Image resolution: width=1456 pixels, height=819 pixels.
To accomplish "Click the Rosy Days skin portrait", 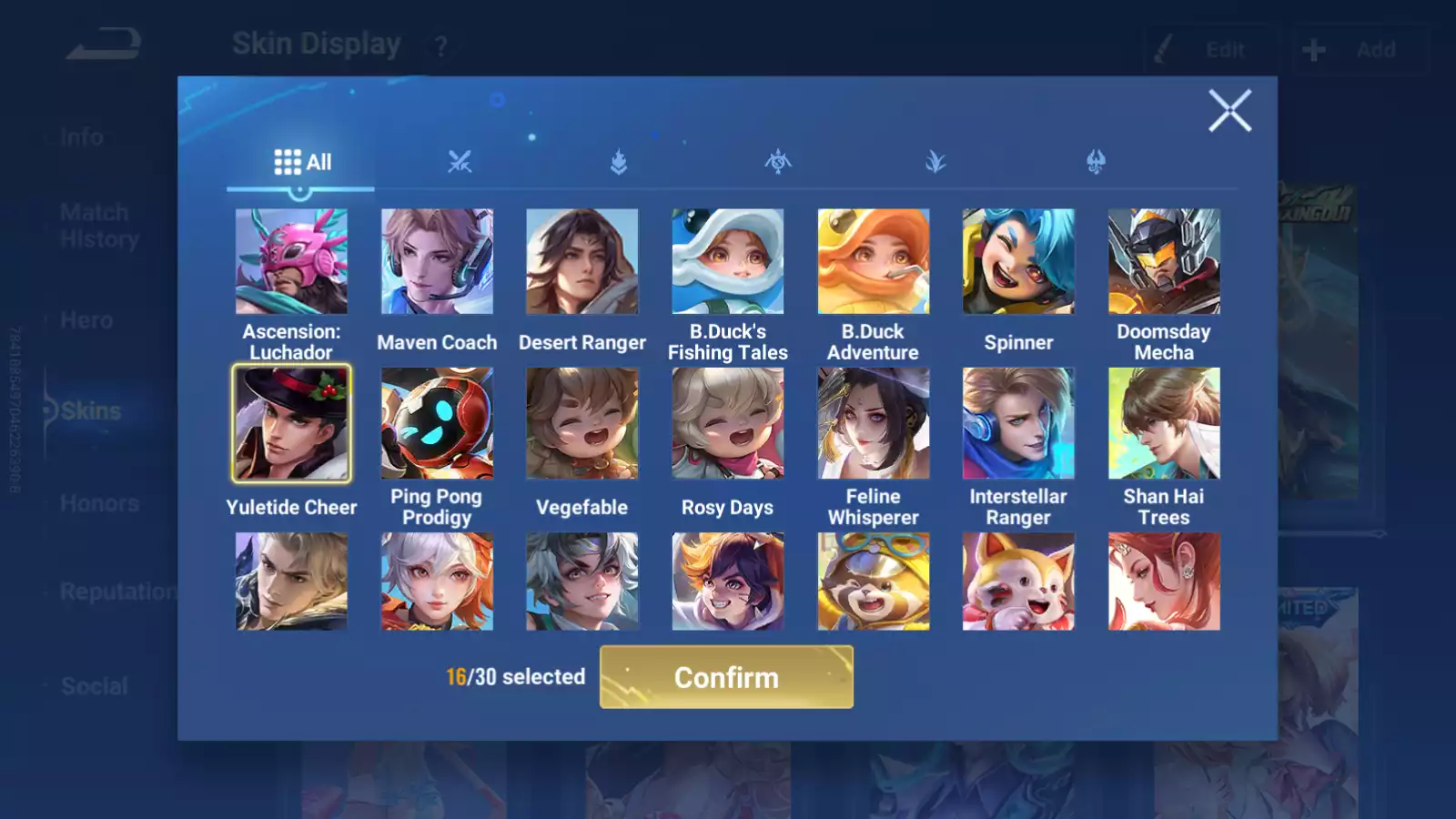I will point(727,421).
